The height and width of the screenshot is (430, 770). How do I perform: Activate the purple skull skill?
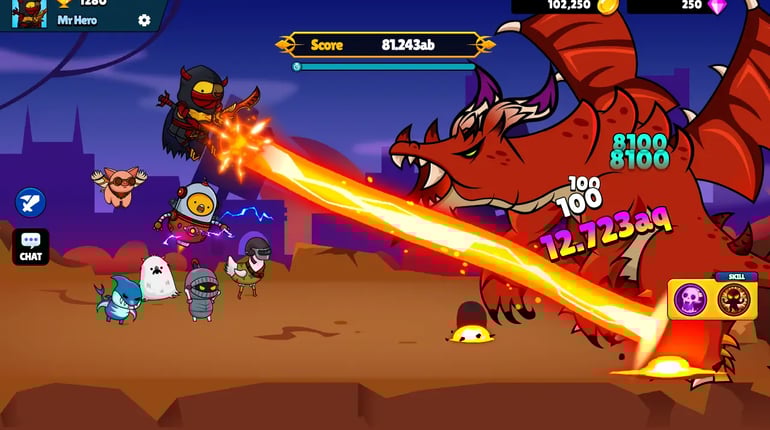pyautogui.click(x=690, y=299)
